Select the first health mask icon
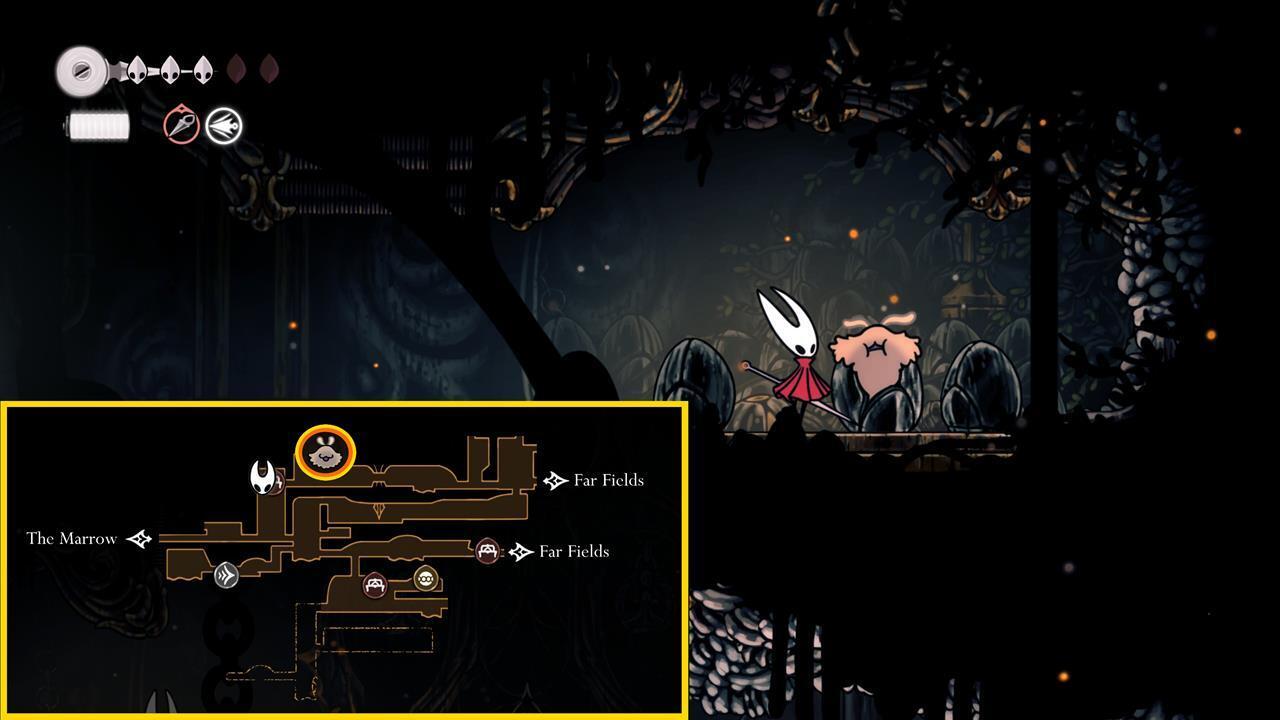 point(138,70)
